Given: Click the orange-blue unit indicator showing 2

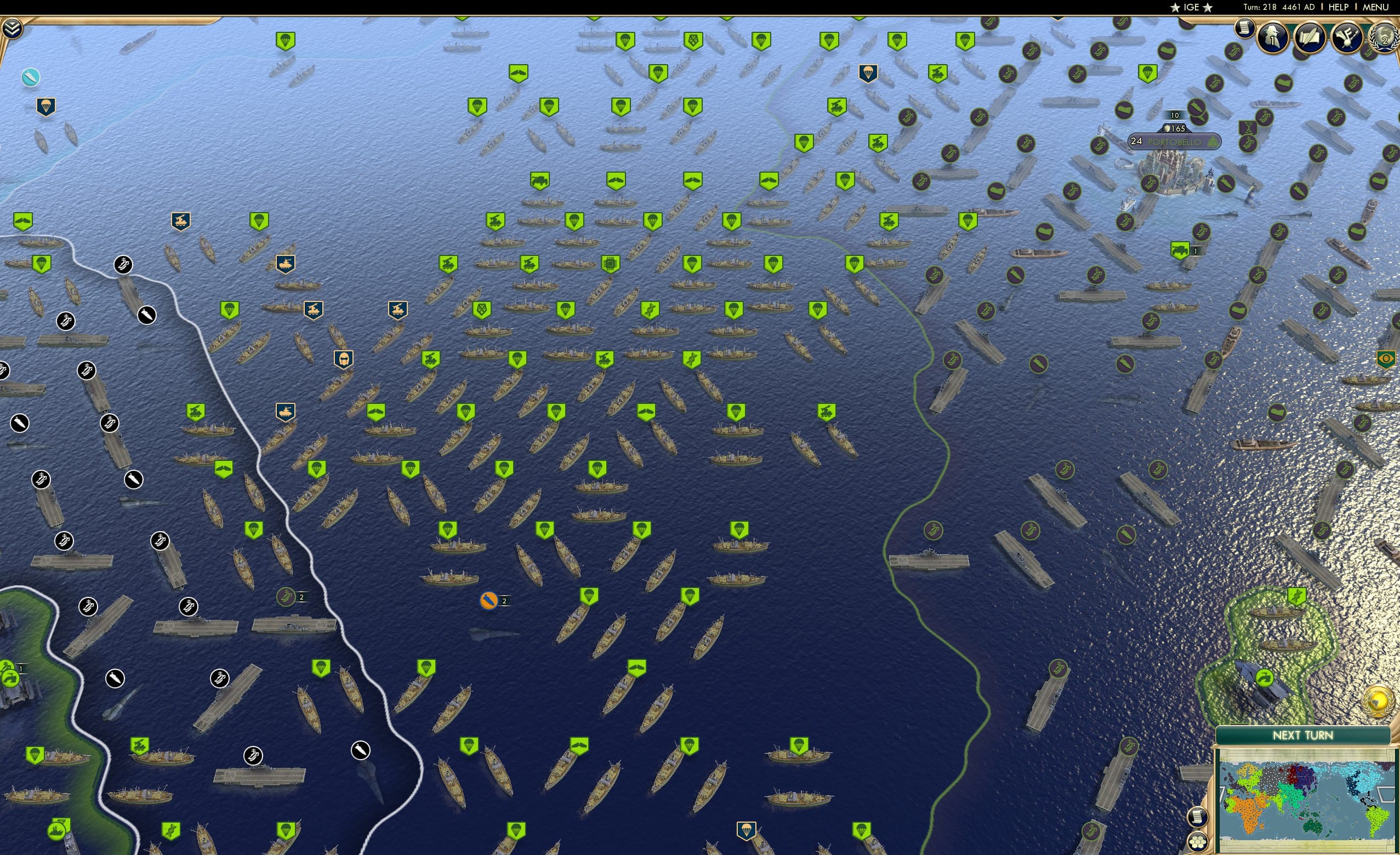Looking at the screenshot, I should tap(488, 600).
